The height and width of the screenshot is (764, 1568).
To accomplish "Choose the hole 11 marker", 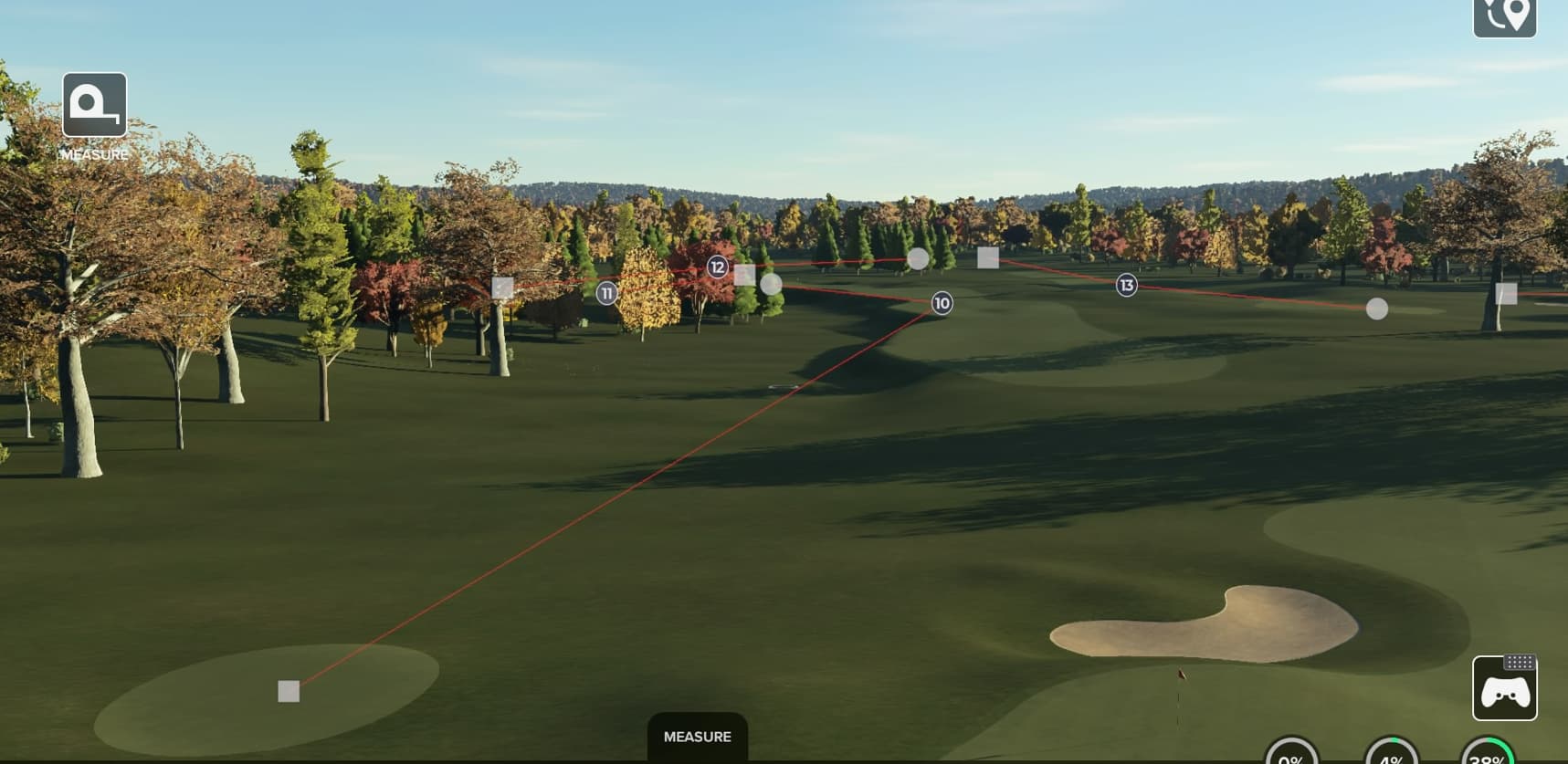I will [606, 293].
